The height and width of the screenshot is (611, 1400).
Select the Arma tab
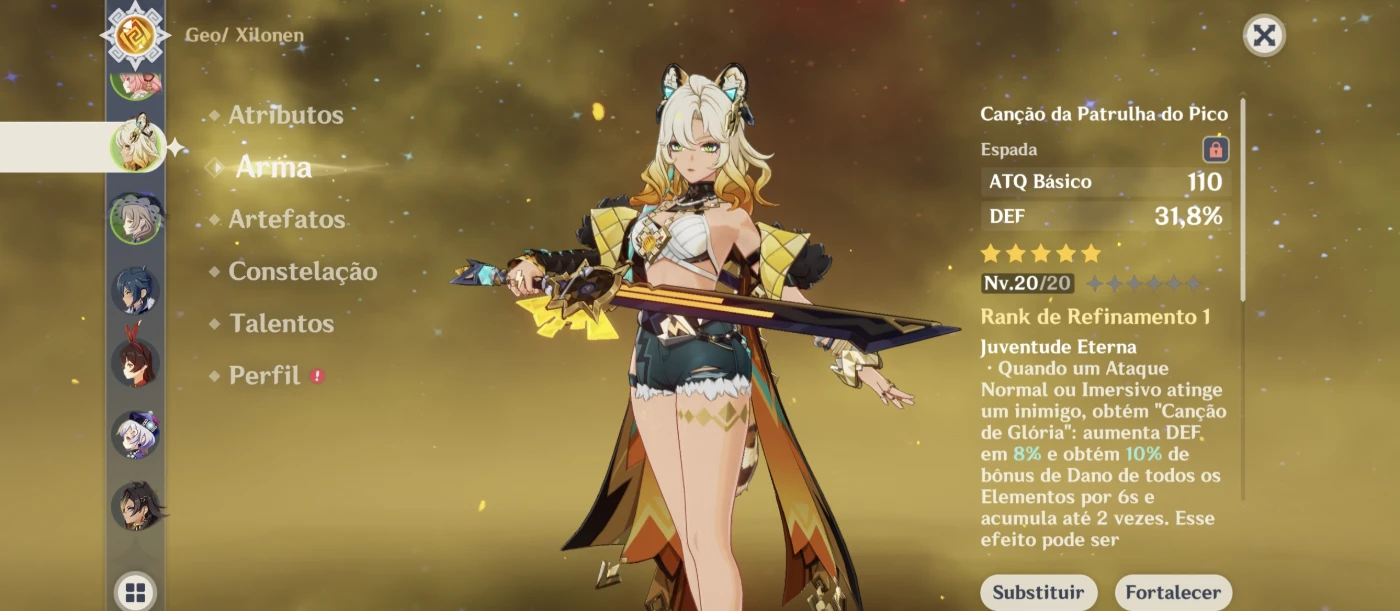coord(273,167)
